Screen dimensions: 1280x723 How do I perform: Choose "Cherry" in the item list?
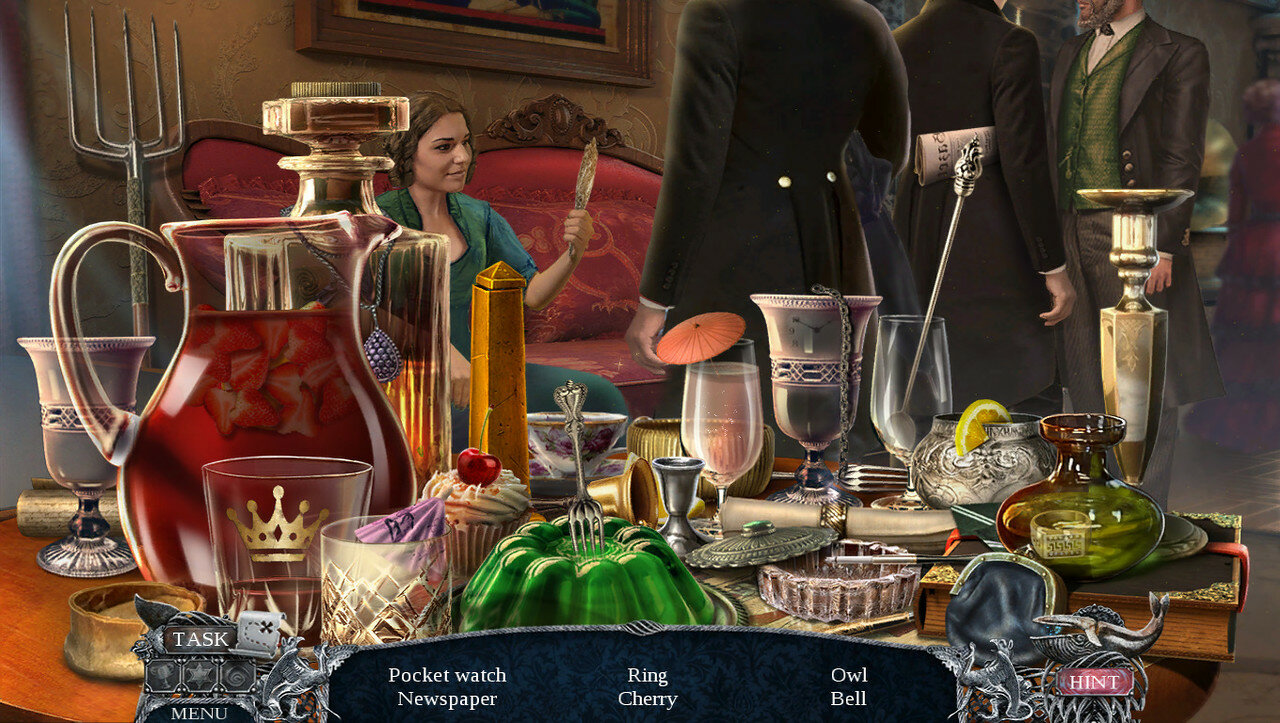(x=647, y=699)
